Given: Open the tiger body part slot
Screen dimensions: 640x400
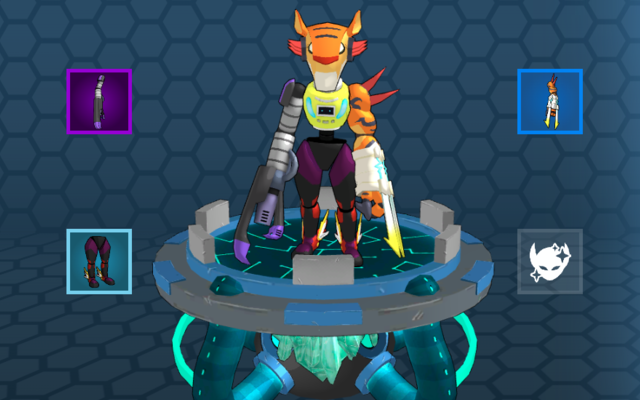Looking at the screenshot, I should 549,101.
